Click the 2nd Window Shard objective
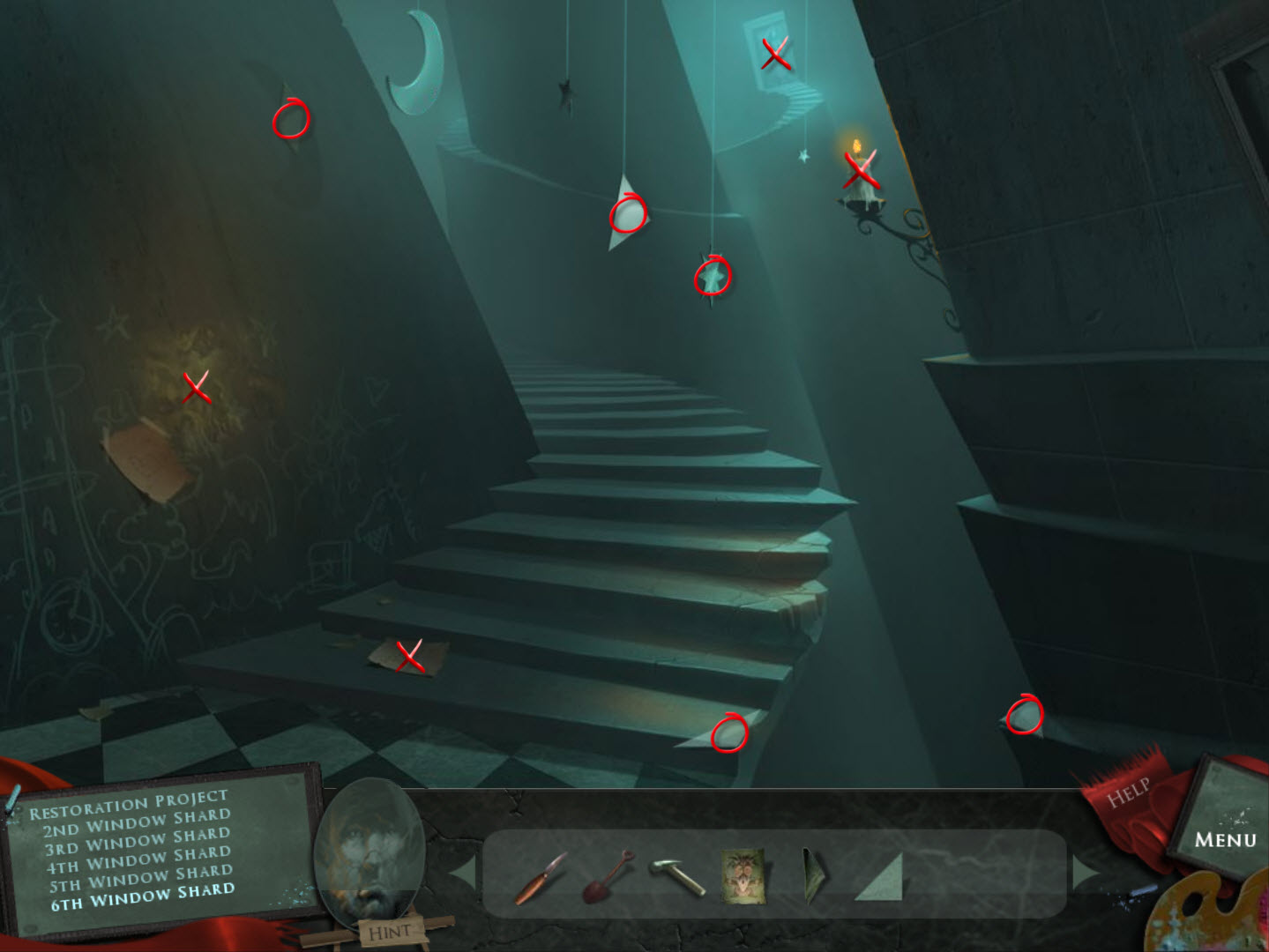The width and height of the screenshot is (1269, 952). [136, 824]
